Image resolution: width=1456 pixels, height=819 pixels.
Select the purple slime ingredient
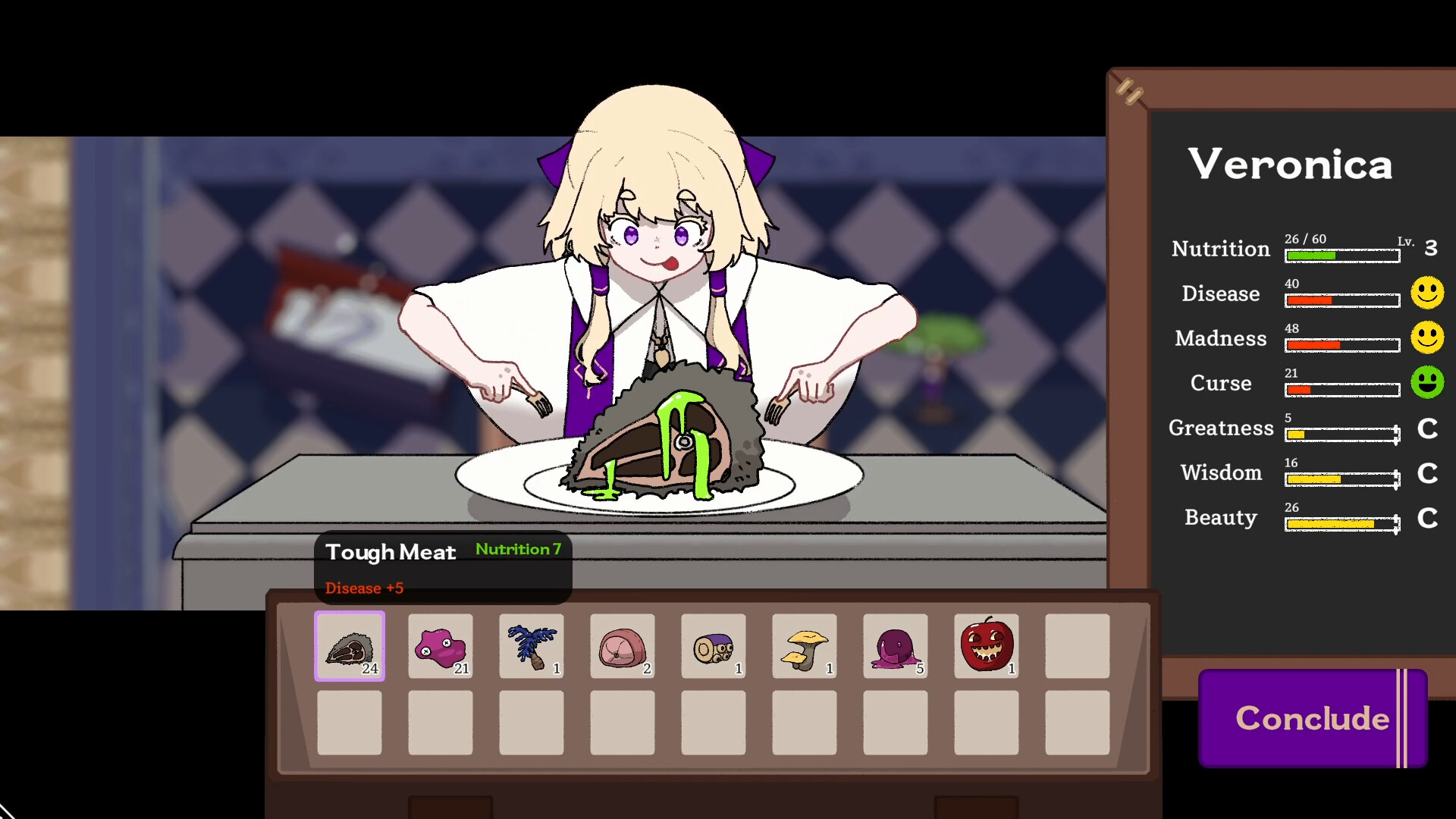[895, 646]
